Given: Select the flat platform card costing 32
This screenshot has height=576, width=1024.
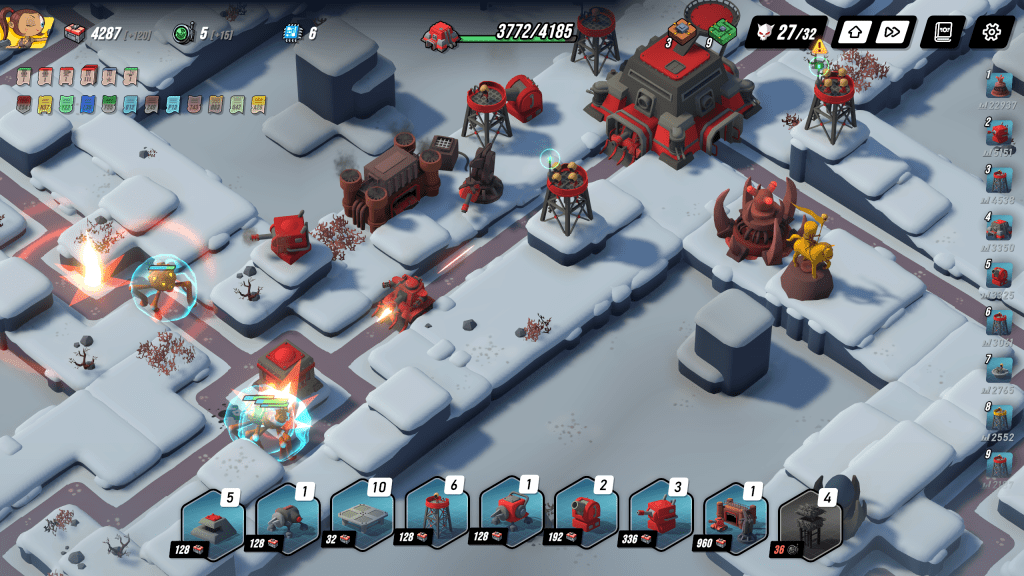Looking at the screenshot, I should [x=363, y=518].
